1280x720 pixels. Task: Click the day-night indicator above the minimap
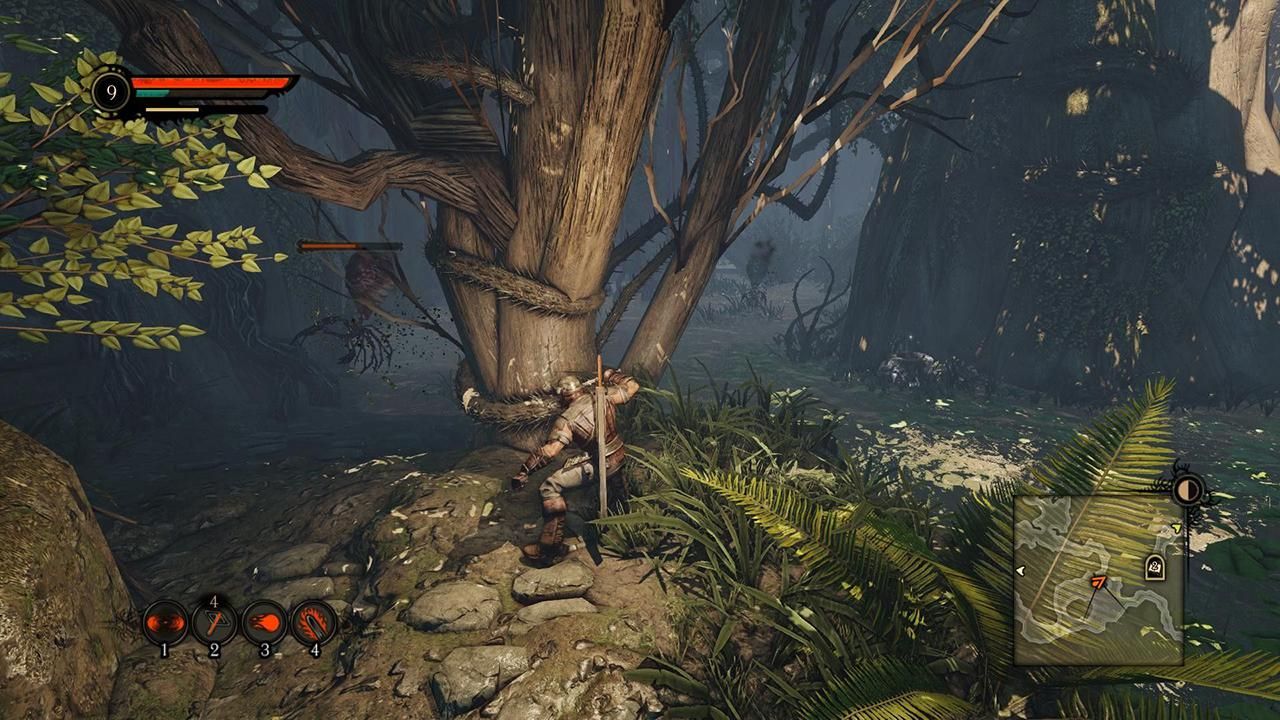(x=1188, y=490)
